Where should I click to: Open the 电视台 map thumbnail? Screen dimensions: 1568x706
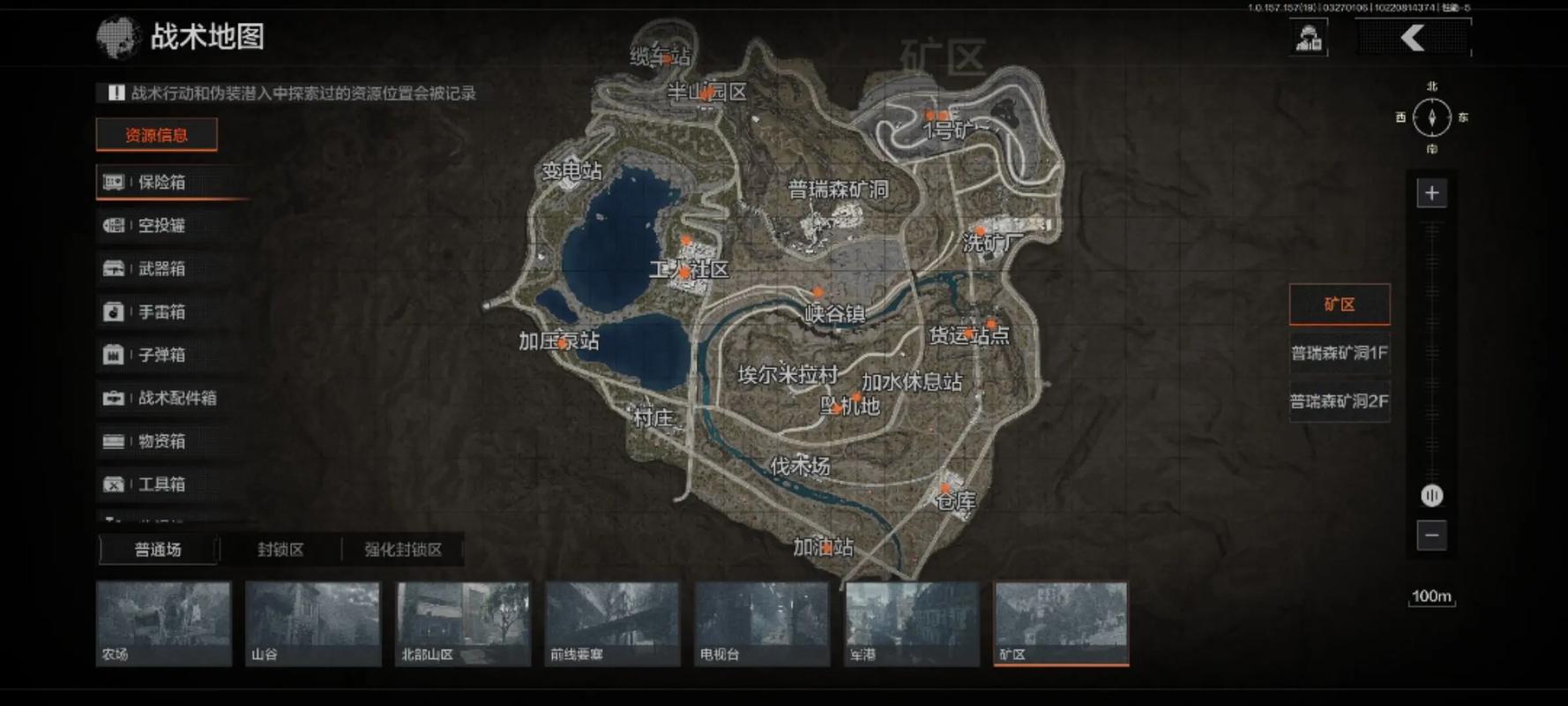coord(762,623)
